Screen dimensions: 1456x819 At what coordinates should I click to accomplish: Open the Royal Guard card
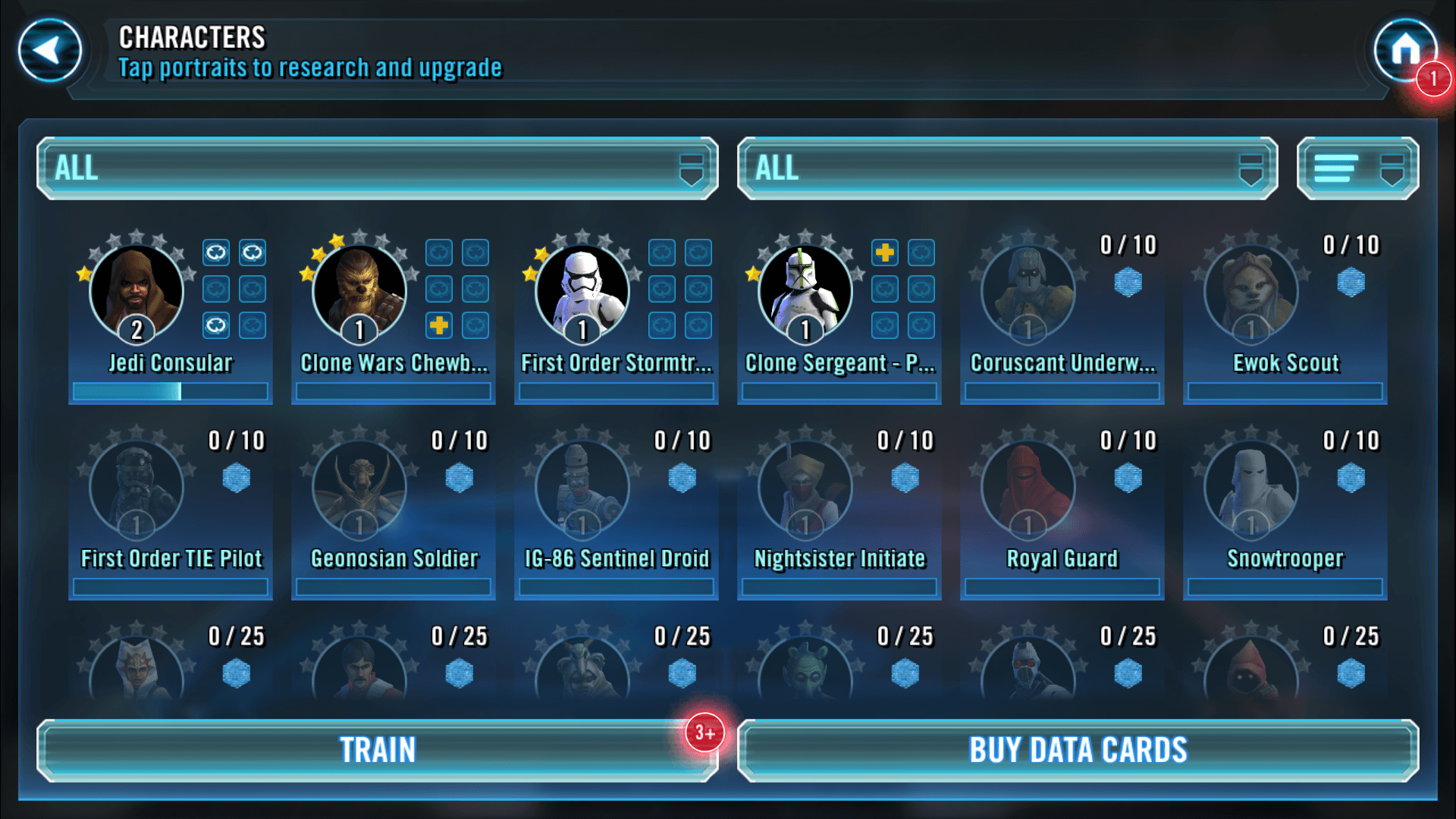[x=1028, y=489]
